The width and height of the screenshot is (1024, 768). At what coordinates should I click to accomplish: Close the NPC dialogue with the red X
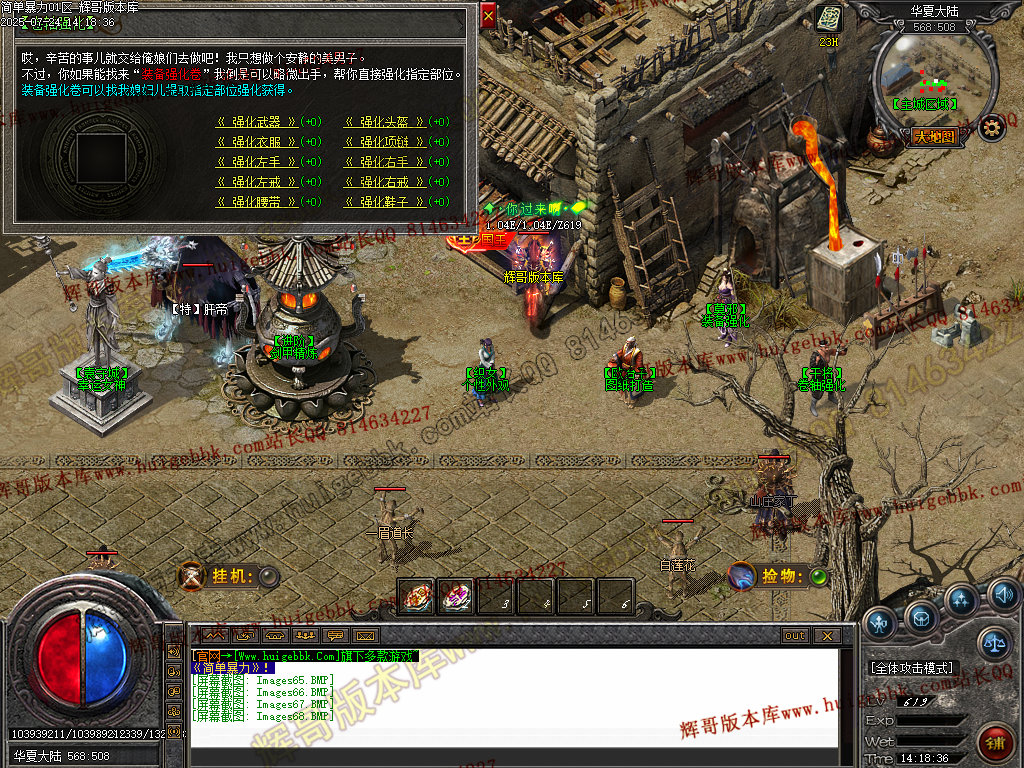point(488,16)
